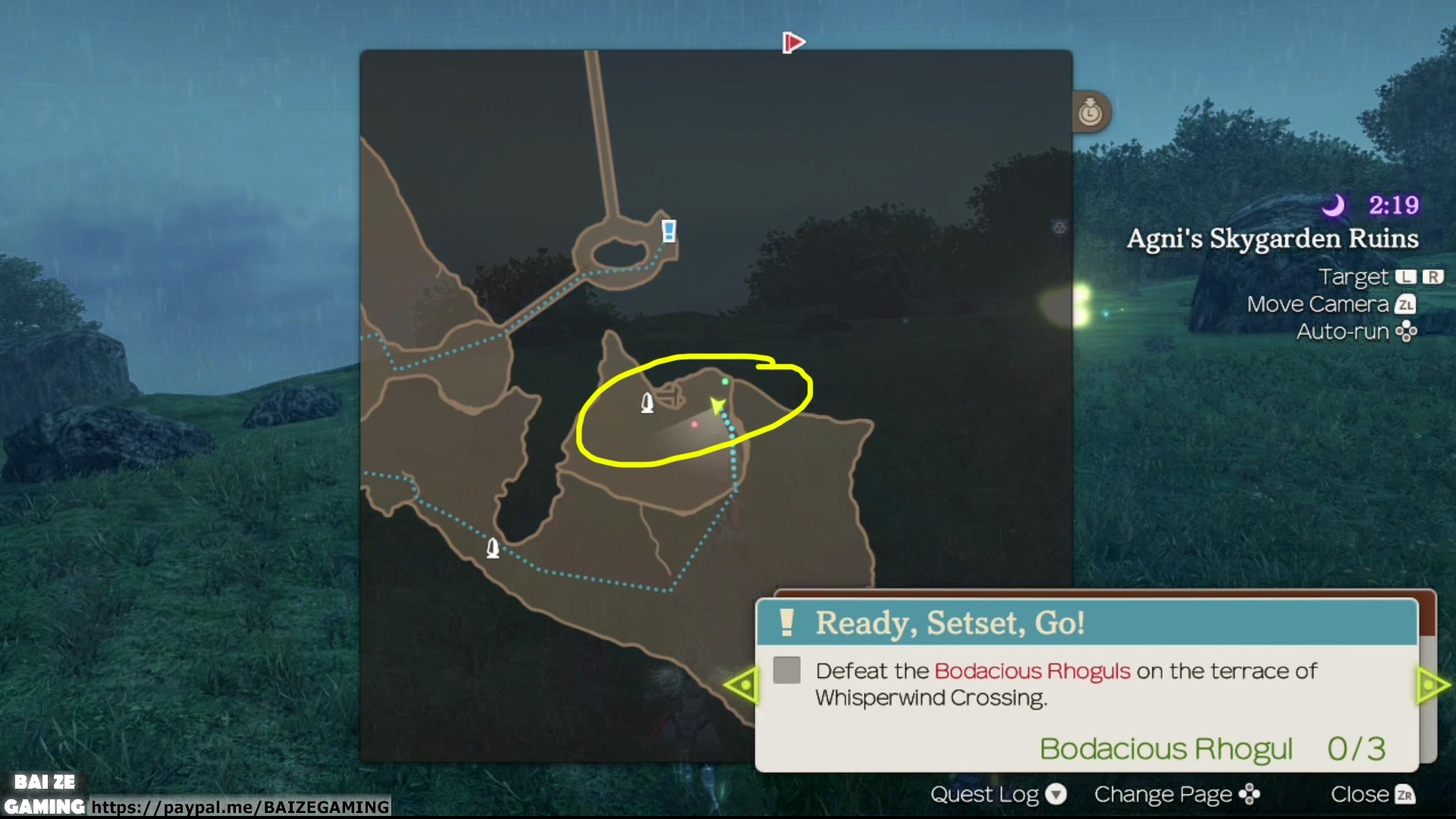
Task: Select the blue exclamation quest marker on map
Action: (x=668, y=231)
